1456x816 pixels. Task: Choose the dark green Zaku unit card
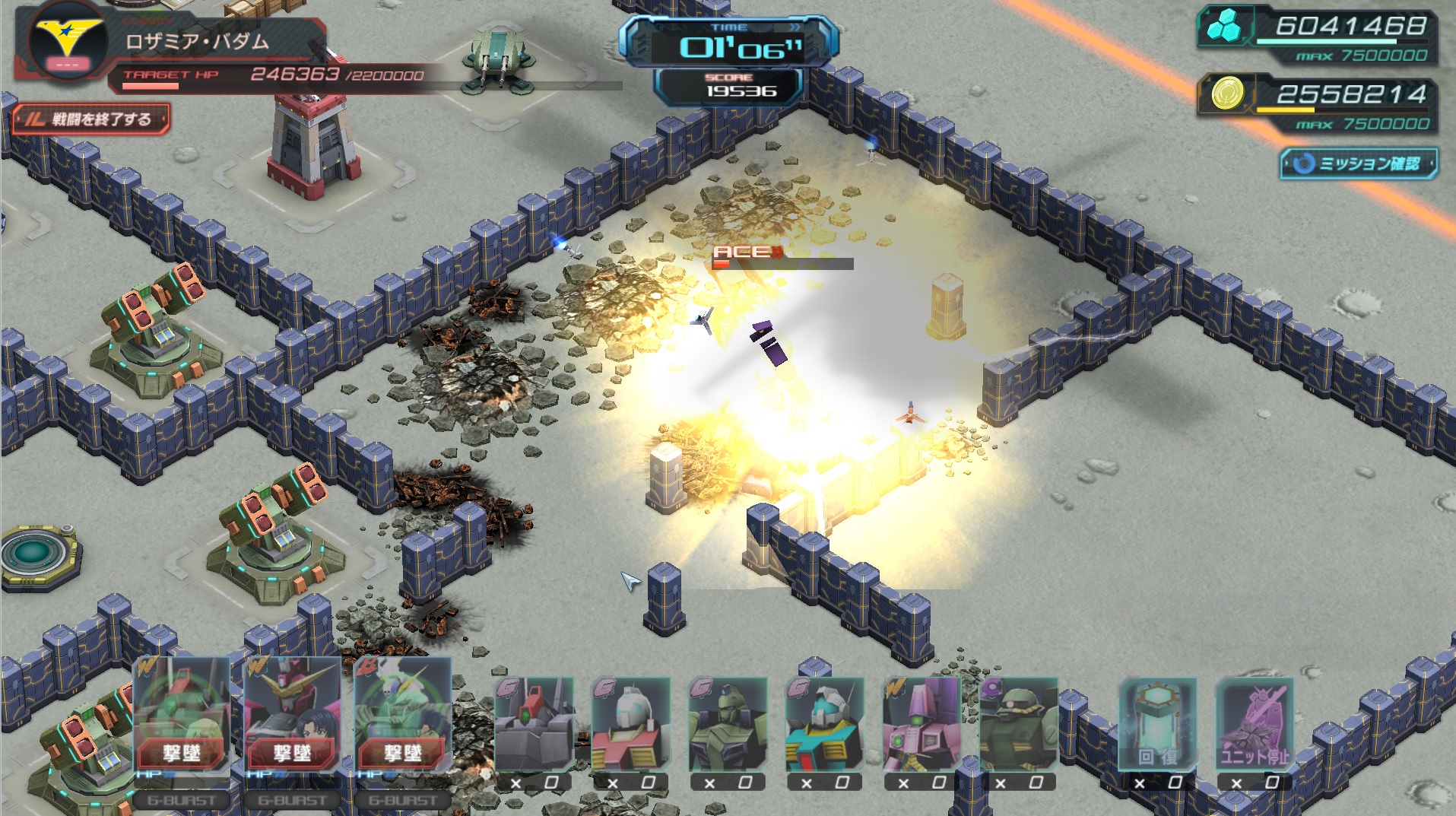coord(1018,726)
